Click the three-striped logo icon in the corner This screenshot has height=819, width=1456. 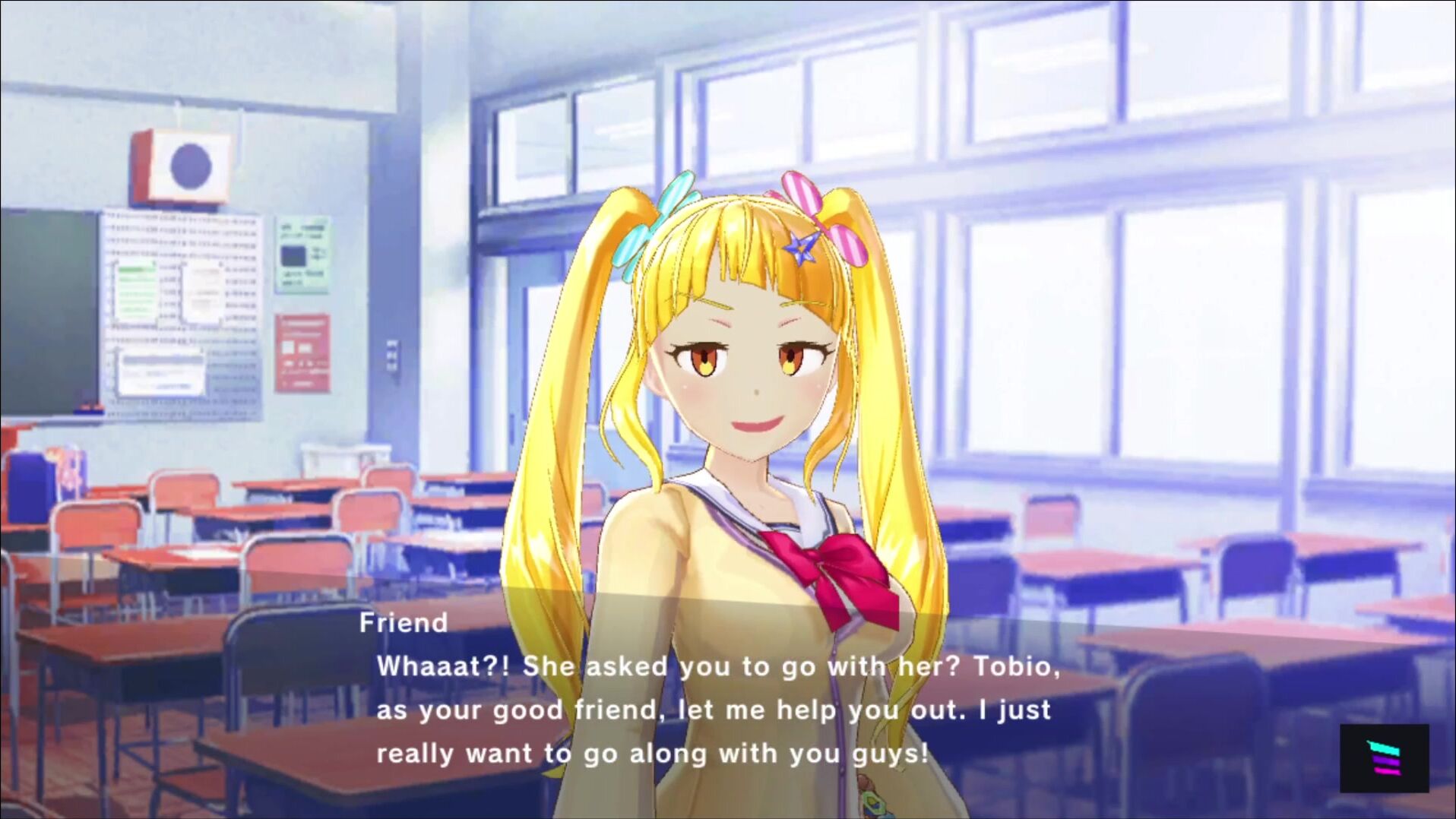(1384, 758)
